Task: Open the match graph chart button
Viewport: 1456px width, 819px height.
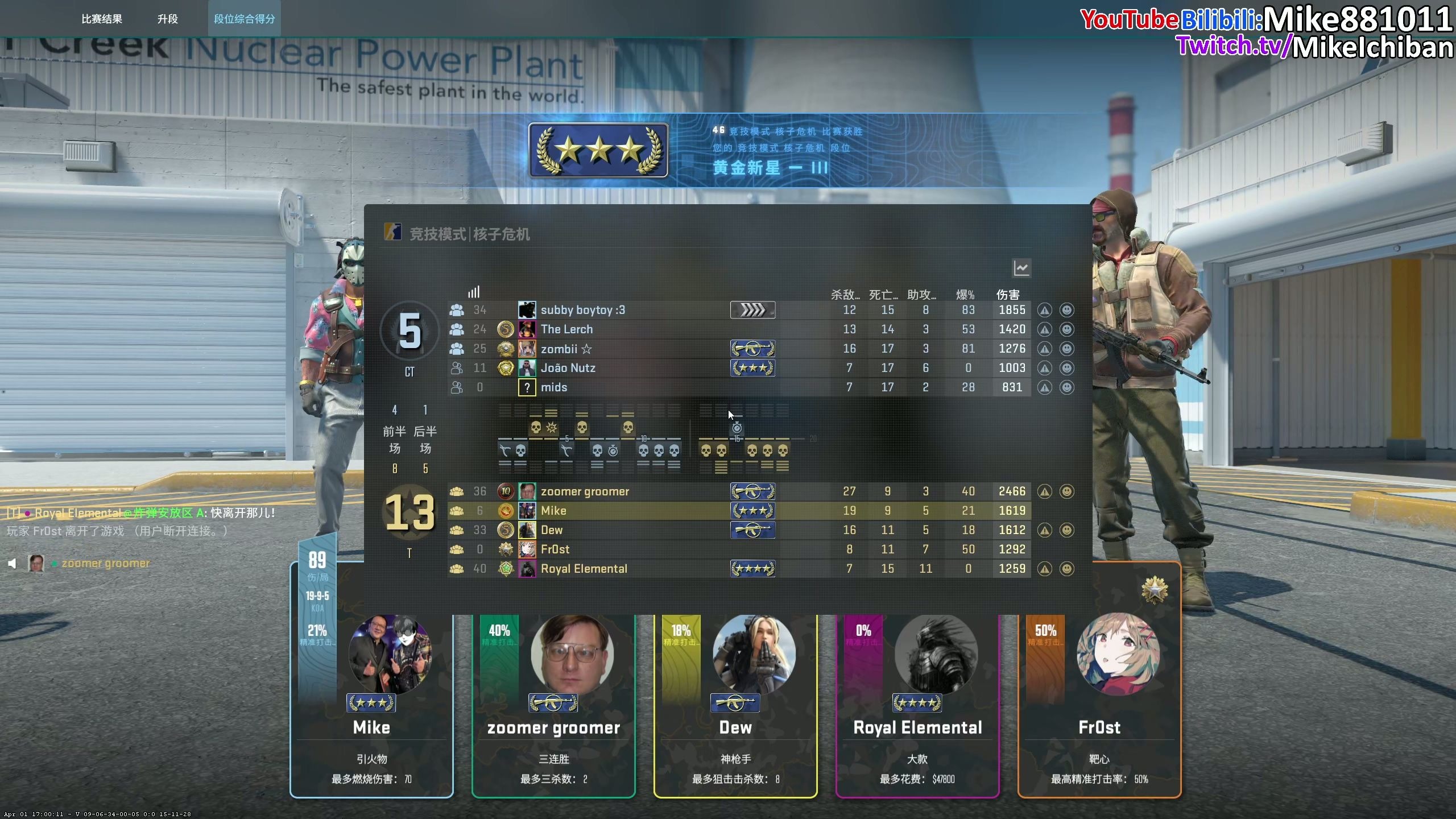Action: click(x=1021, y=268)
